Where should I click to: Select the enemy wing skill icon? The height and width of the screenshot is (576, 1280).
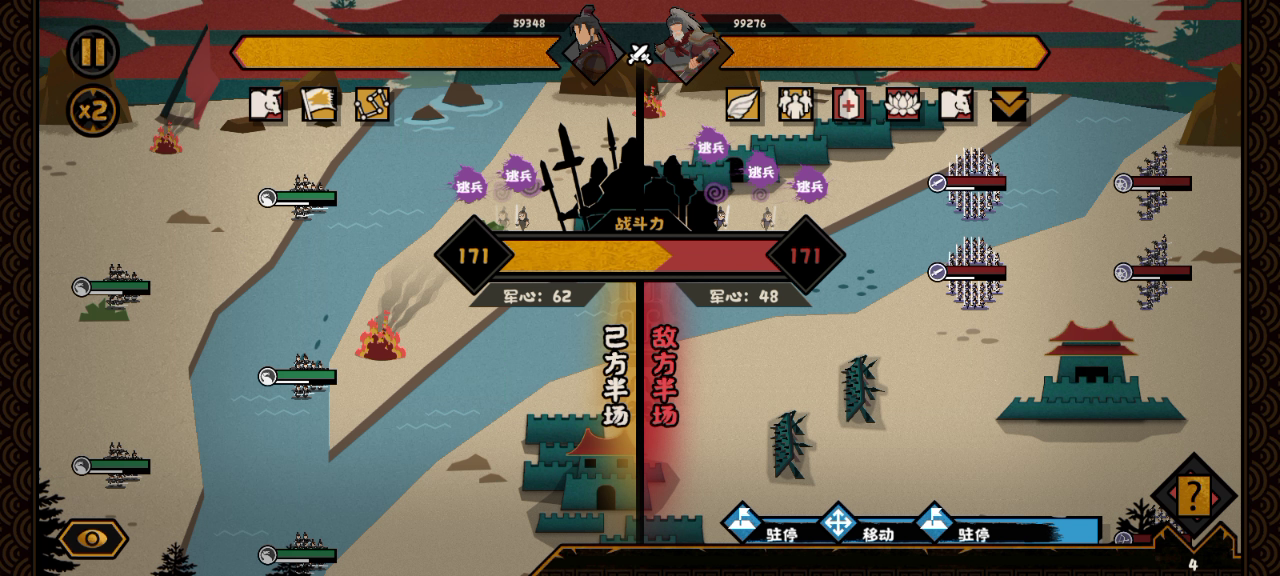(x=743, y=104)
